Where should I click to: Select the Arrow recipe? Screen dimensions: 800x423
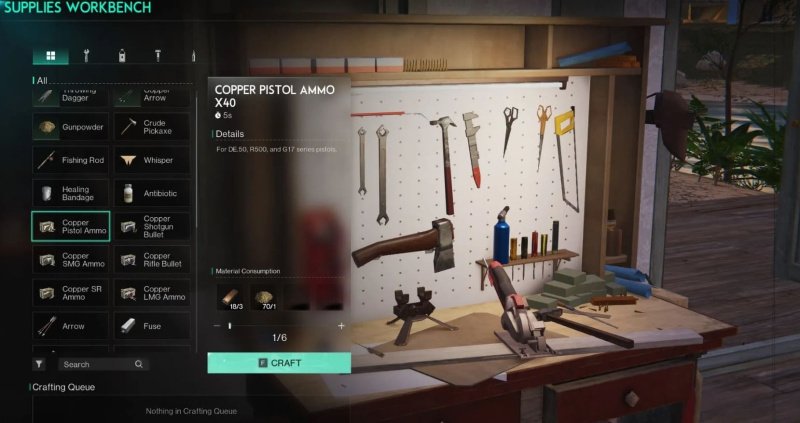70,325
